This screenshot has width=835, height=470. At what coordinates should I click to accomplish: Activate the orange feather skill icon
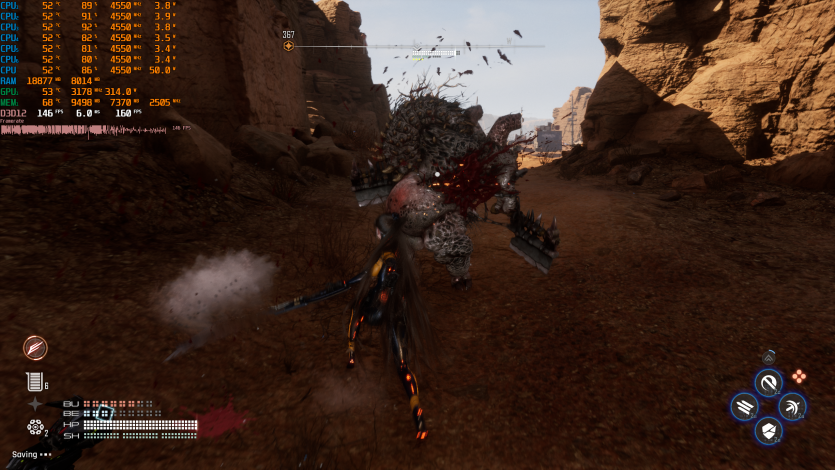point(35,348)
